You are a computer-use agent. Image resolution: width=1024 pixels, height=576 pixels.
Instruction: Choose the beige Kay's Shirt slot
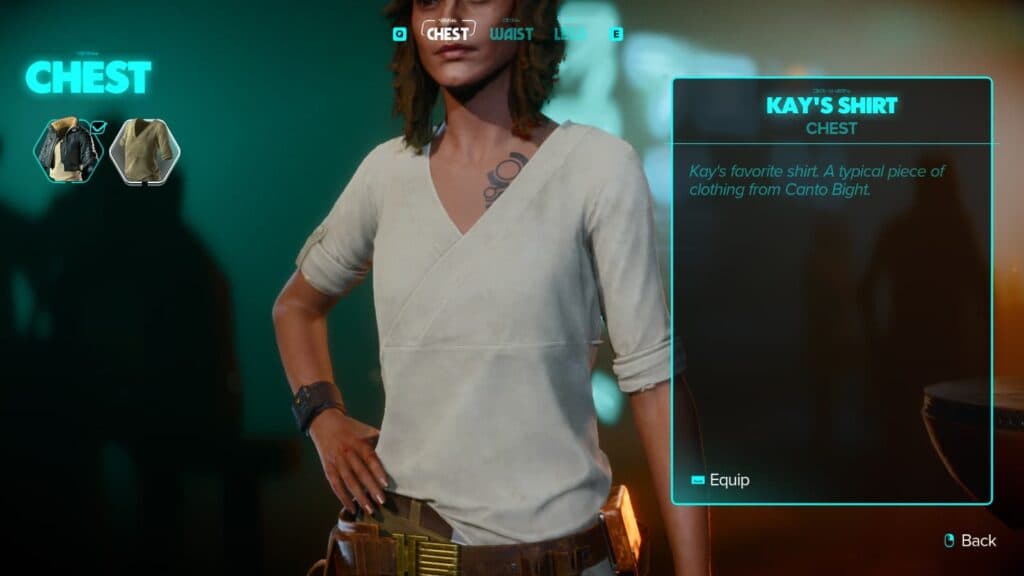pos(144,151)
